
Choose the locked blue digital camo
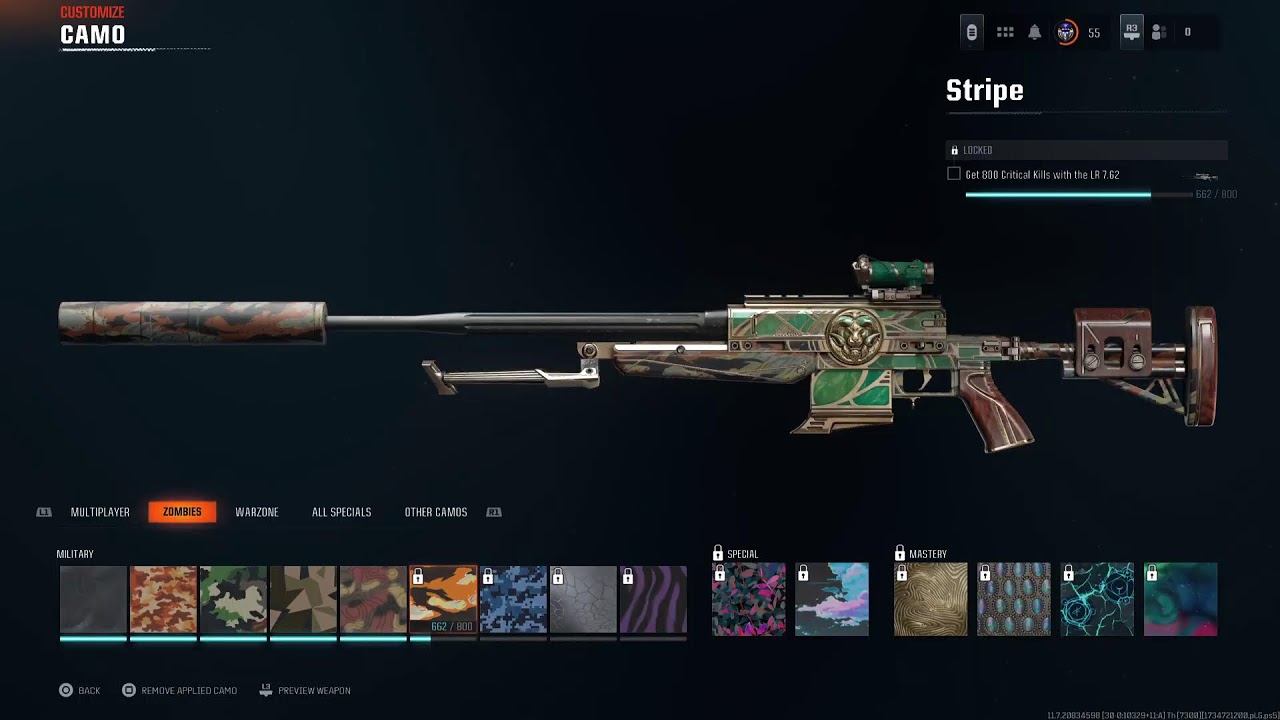(513, 600)
